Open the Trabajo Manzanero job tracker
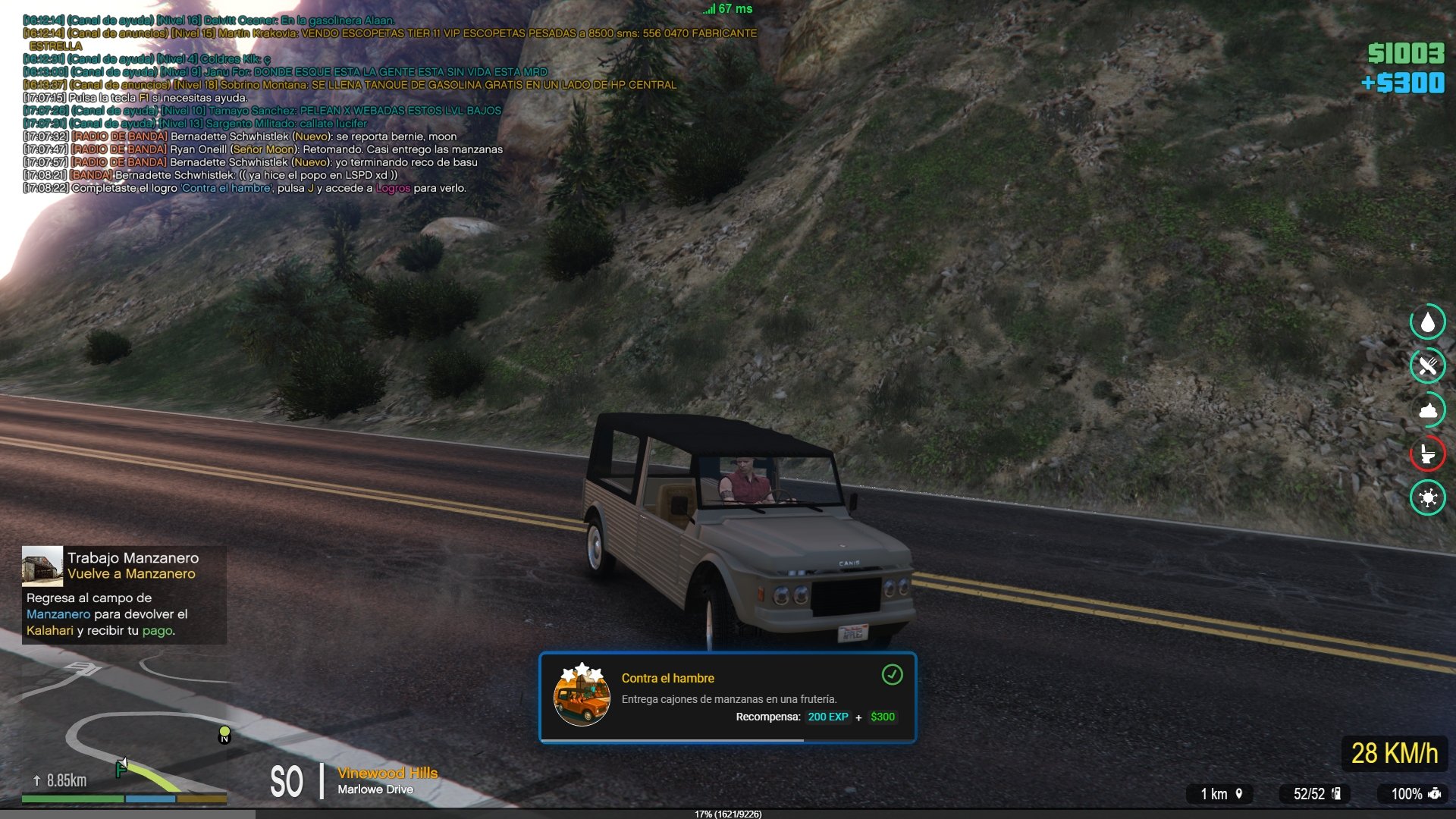Image resolution: width=1456 pixels, height=819 pixels. [x=124, y=595]
